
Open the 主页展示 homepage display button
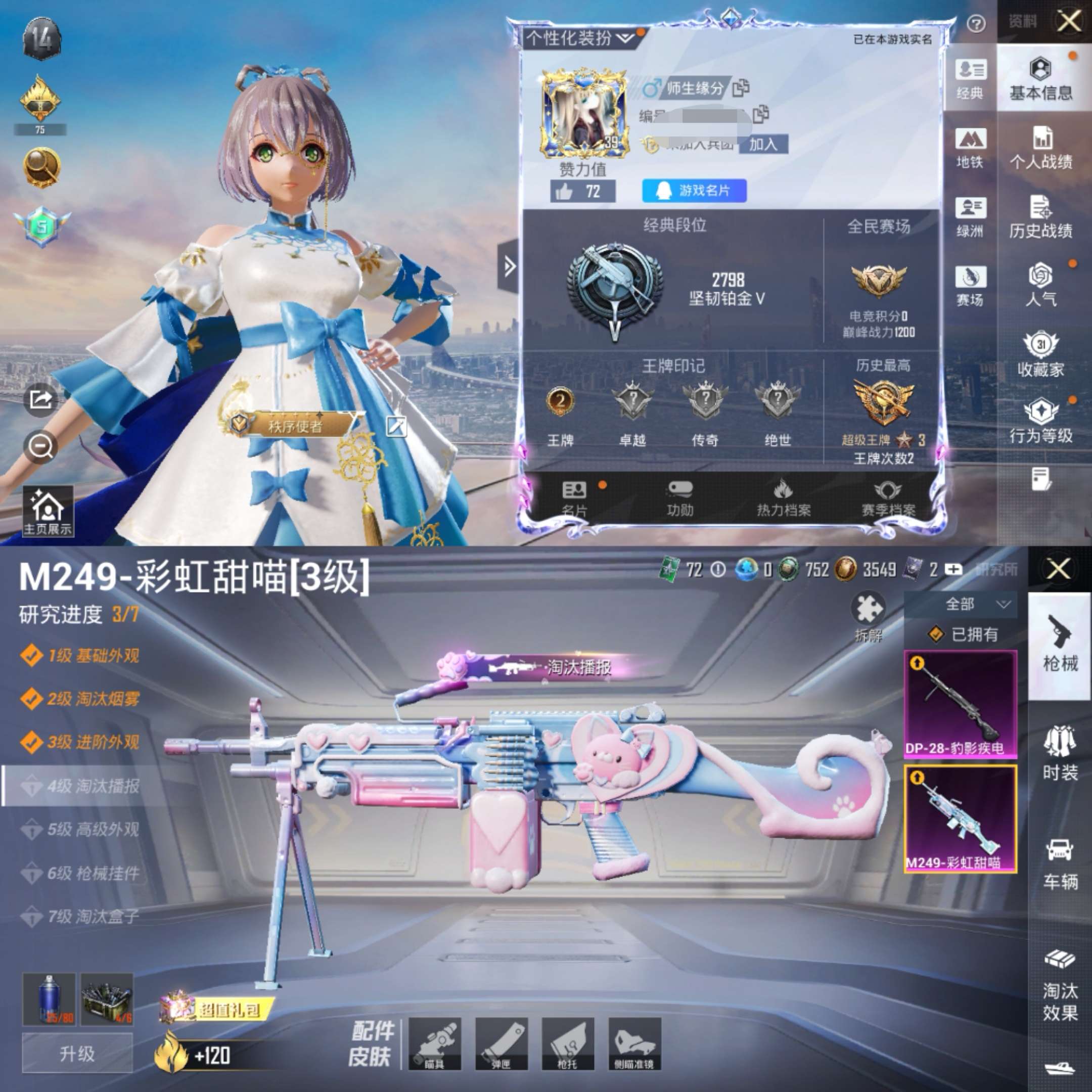48,512
